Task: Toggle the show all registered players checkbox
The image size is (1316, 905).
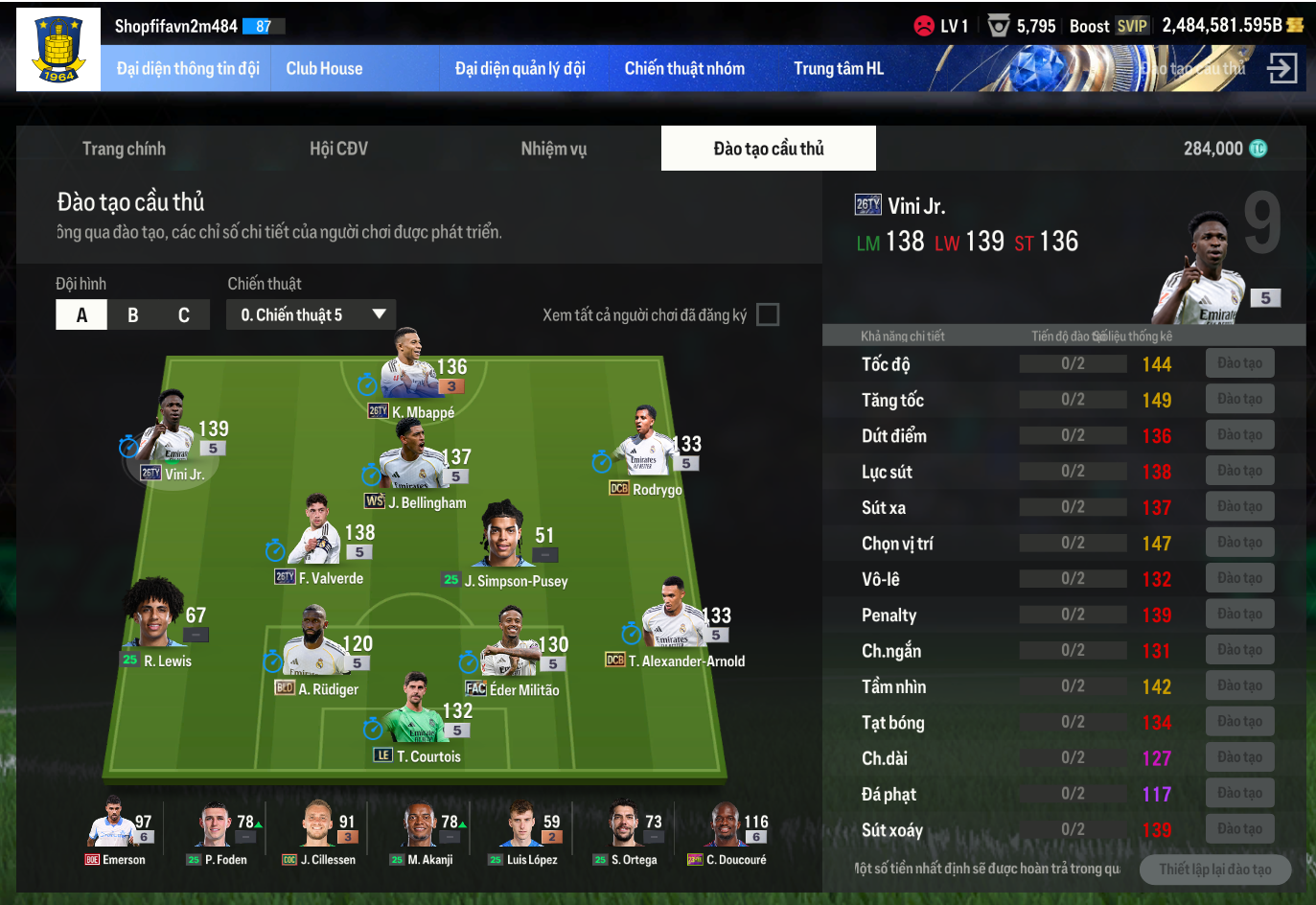Action: tap(768, 314)
